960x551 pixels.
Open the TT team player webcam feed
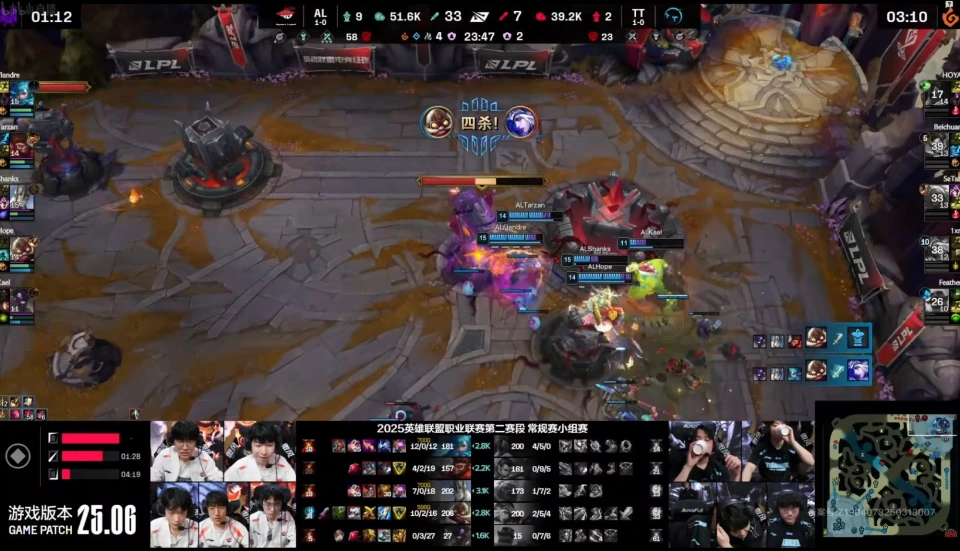click(x=741, y=484)
